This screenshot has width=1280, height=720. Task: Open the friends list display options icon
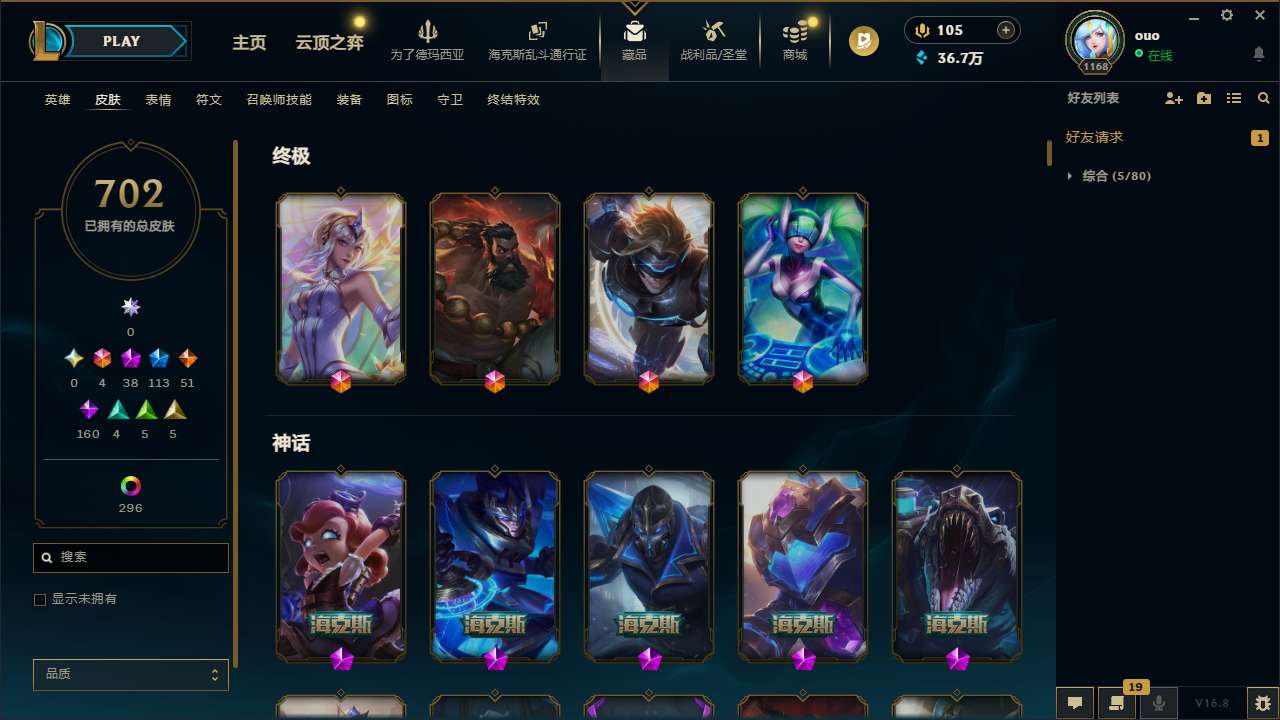click(x=1234, y=98)
